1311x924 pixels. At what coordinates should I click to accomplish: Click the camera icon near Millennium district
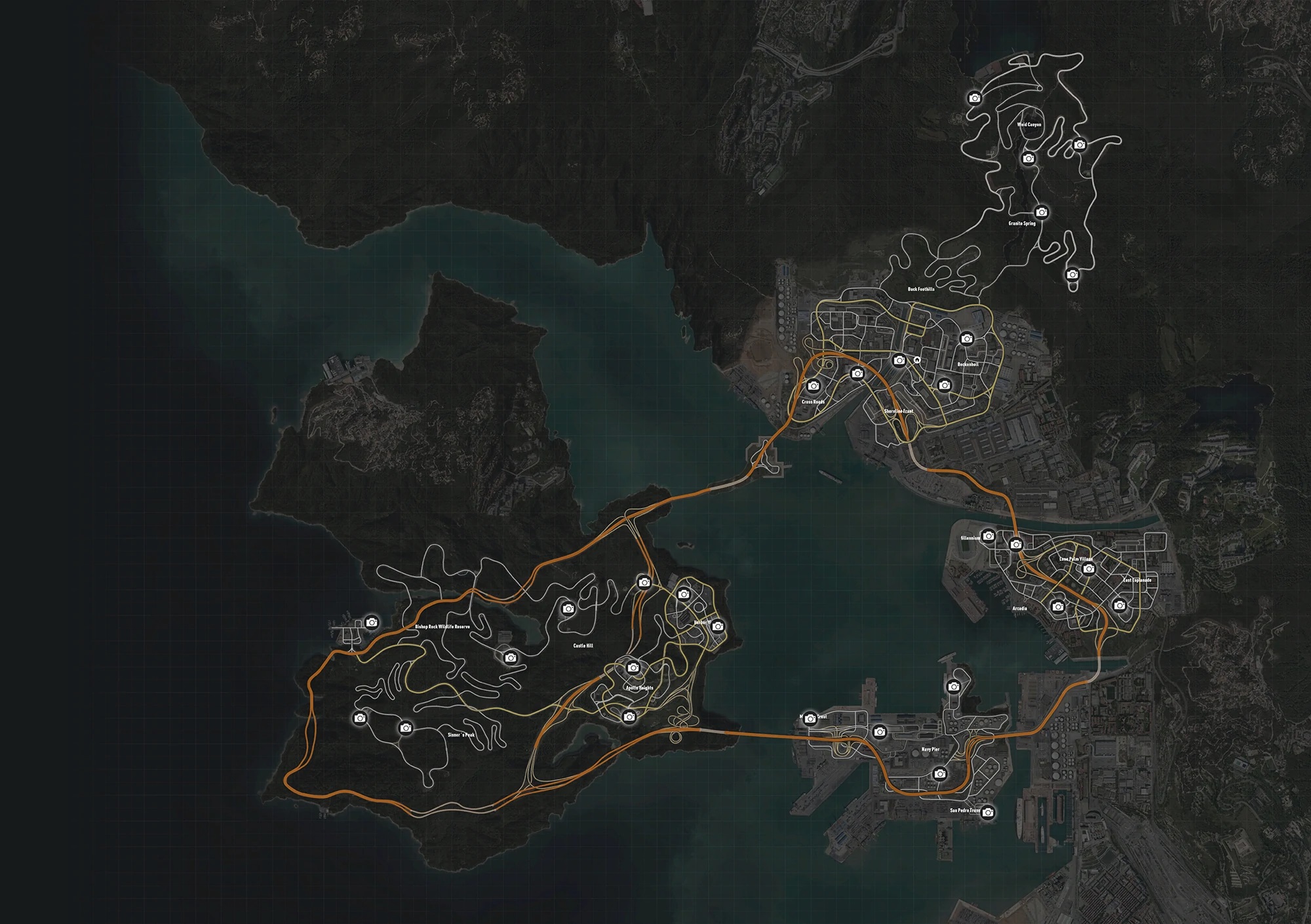(x=988, y=537)
